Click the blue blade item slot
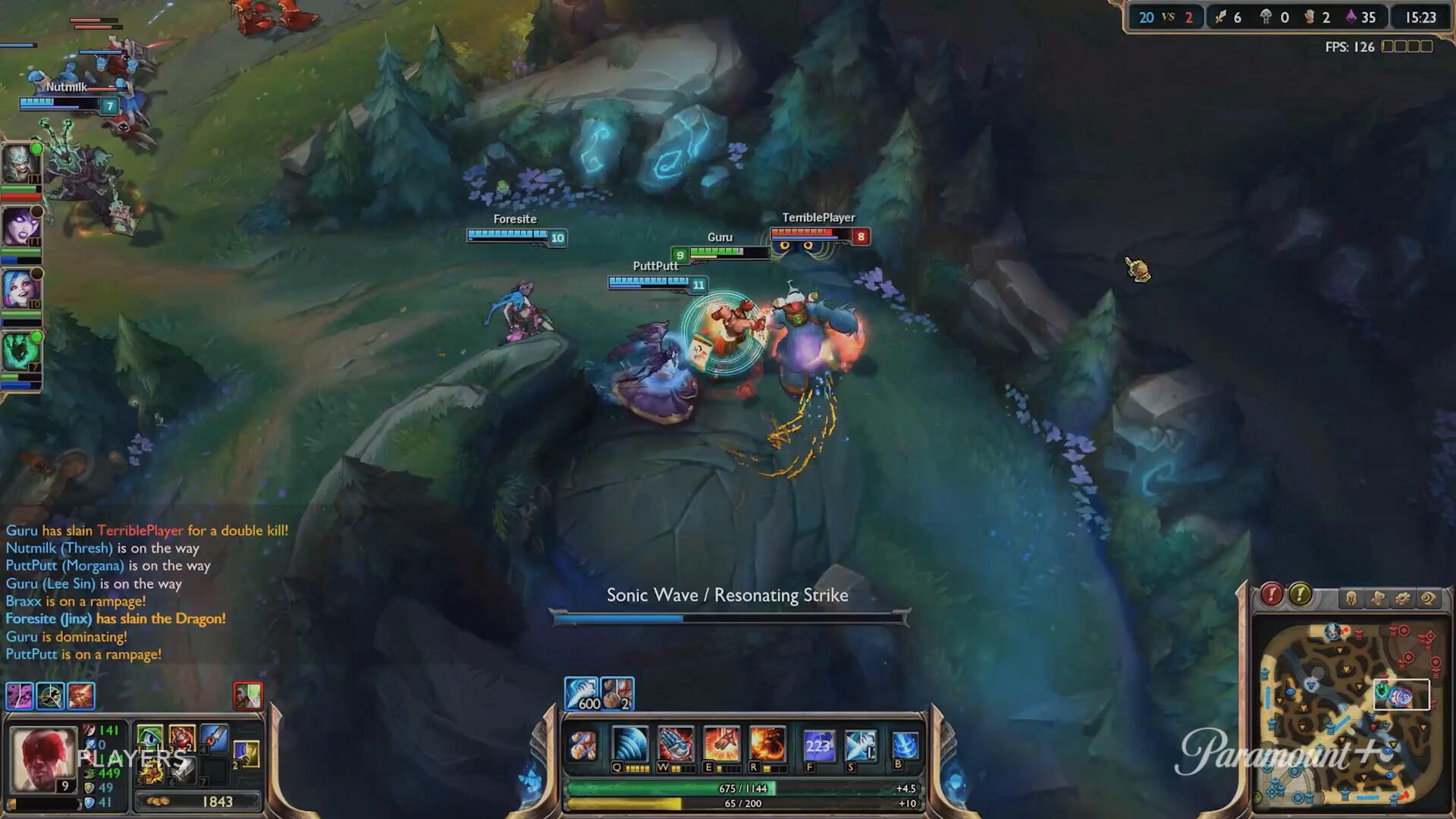The image size is (1456, 819). (215, 737)
